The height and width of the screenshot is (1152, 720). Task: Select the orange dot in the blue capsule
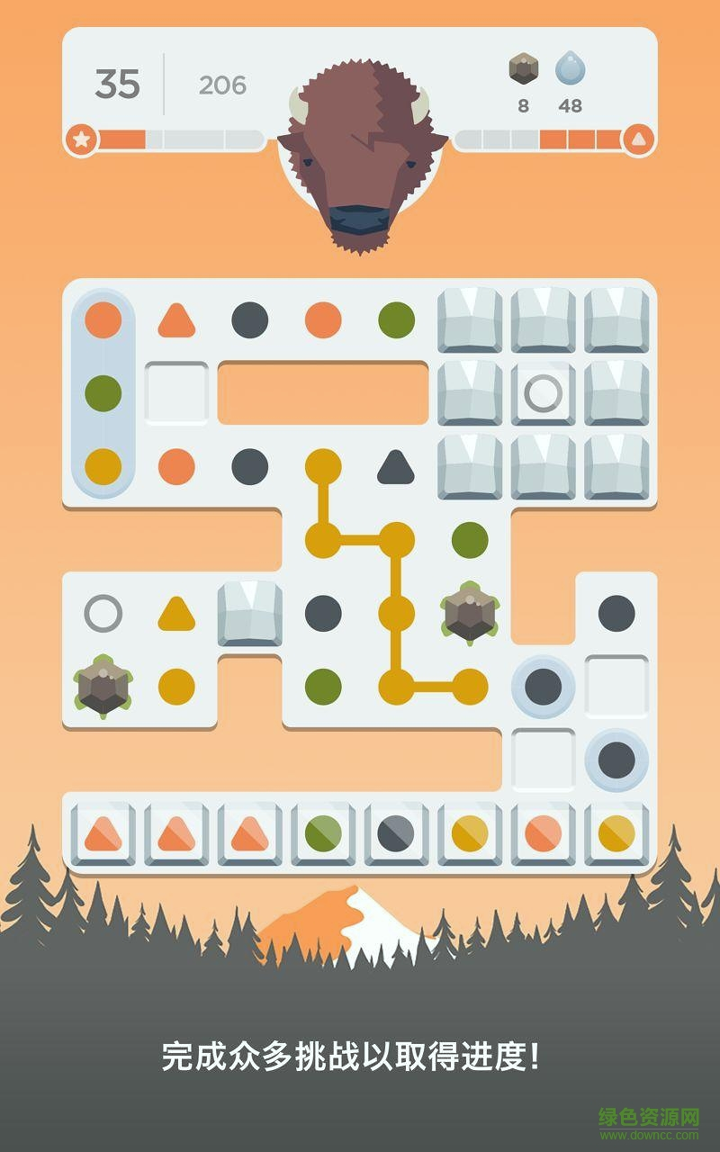pos(103,320)
